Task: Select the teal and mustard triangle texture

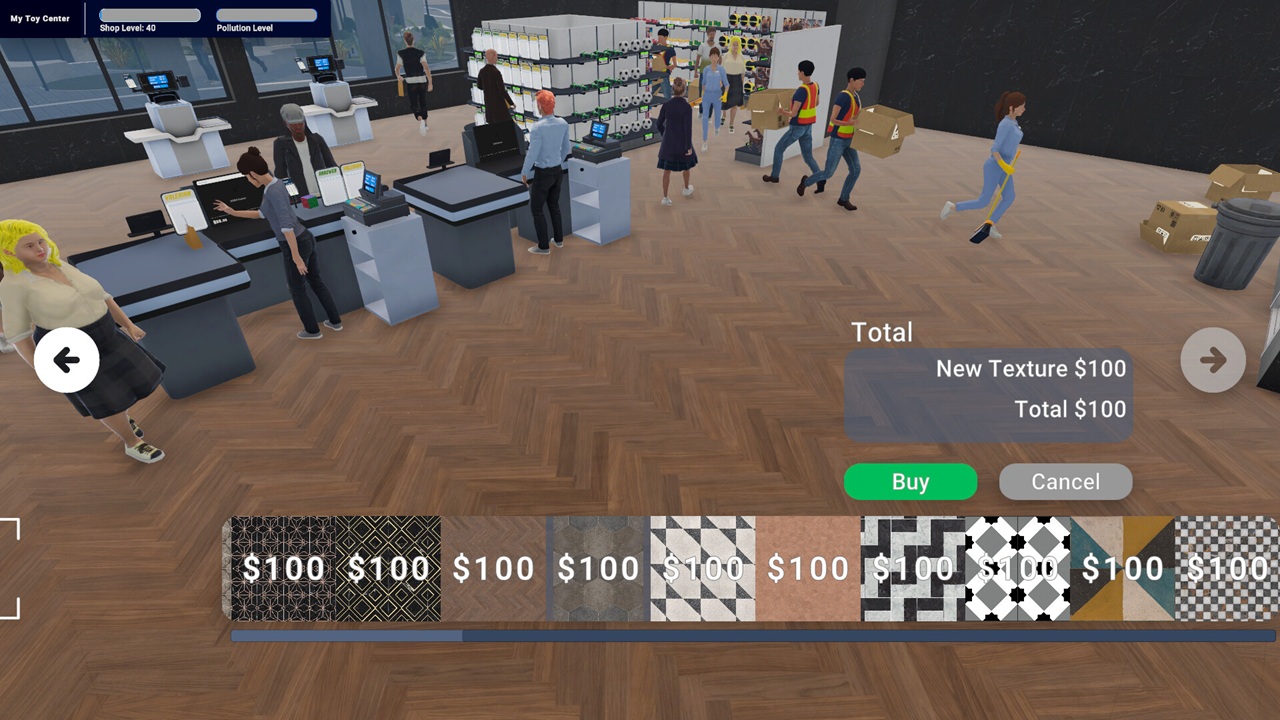Action: [1122, 568]
